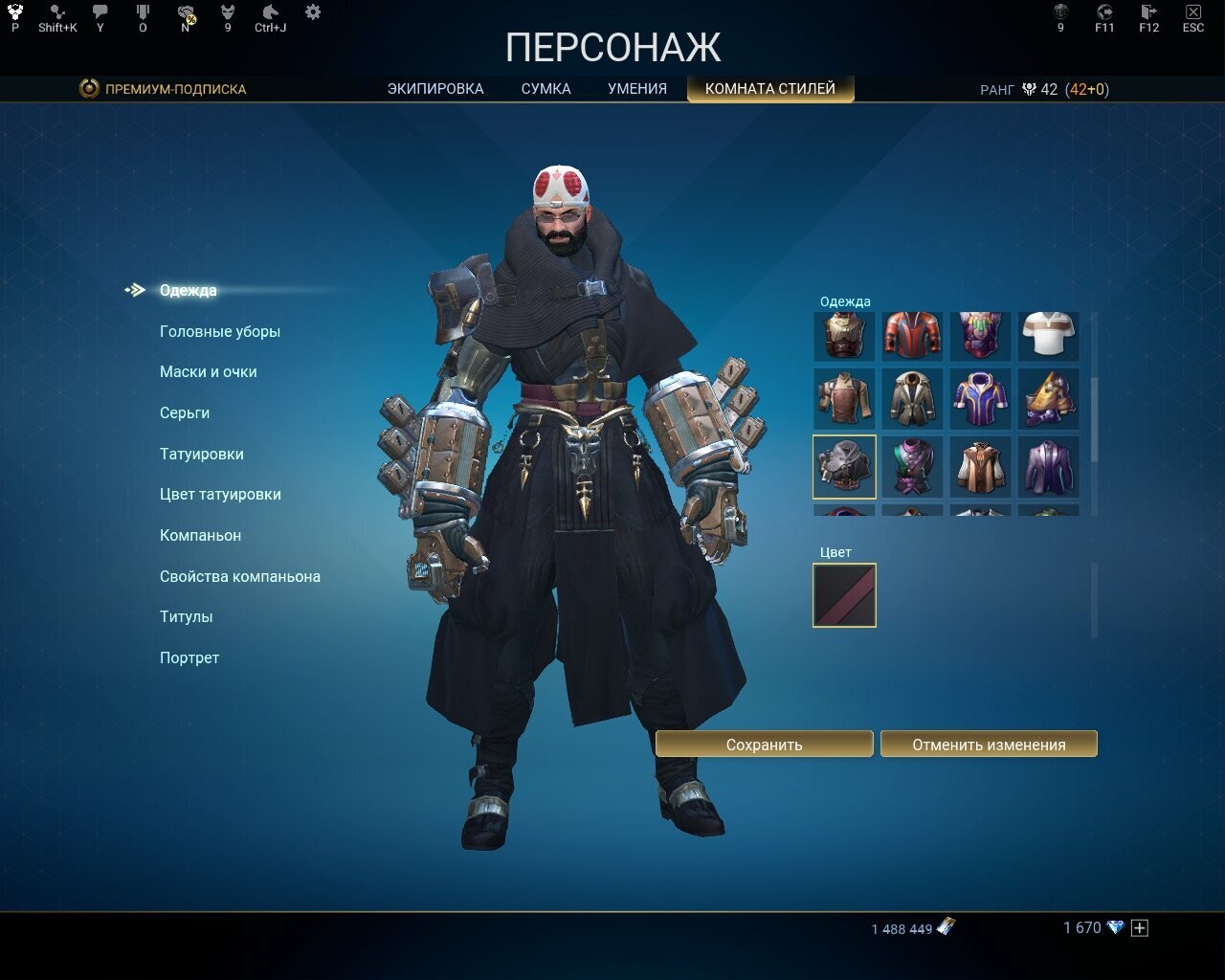Click the hammer icon labeled O

[143, 12]
